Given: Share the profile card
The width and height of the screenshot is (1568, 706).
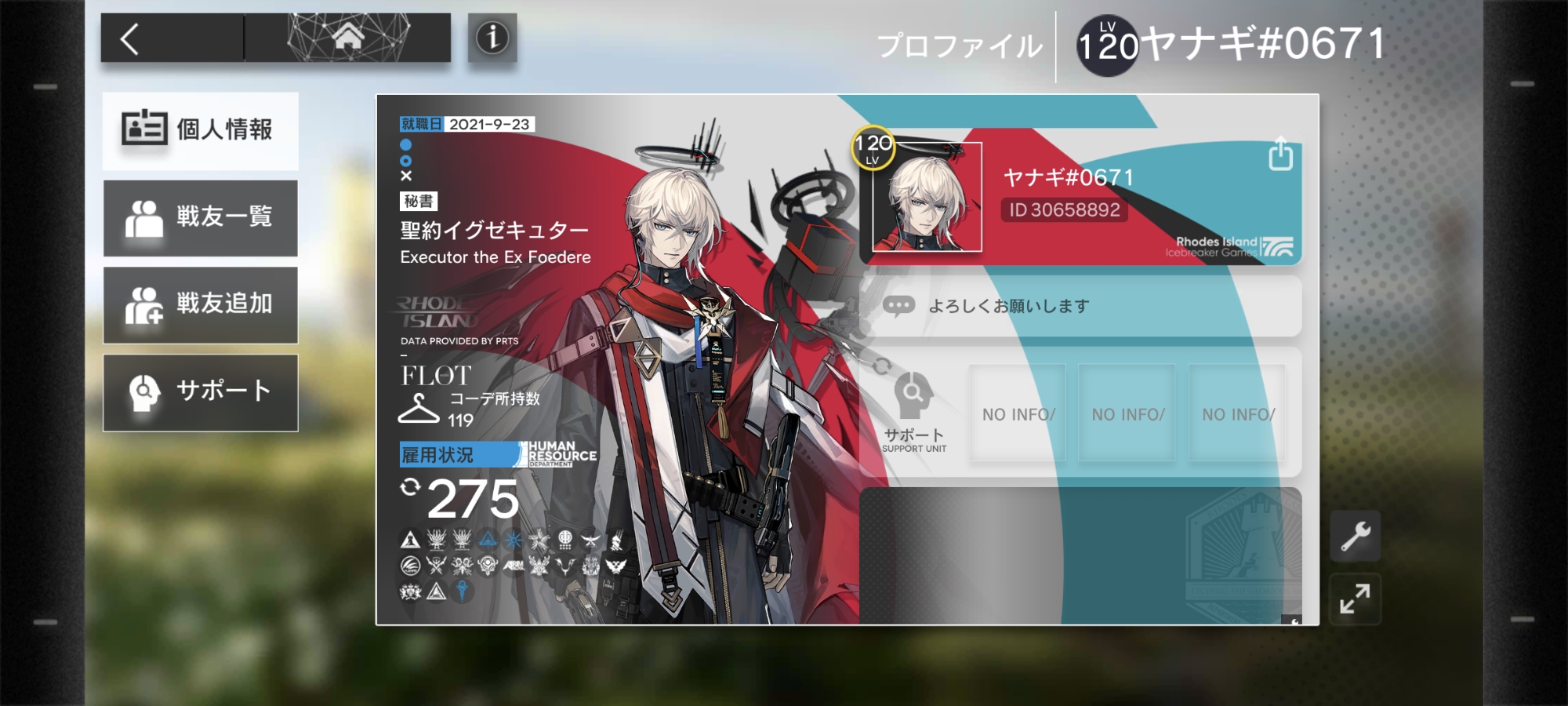Looking at the screenshot, I should [x=1280, y=155].
